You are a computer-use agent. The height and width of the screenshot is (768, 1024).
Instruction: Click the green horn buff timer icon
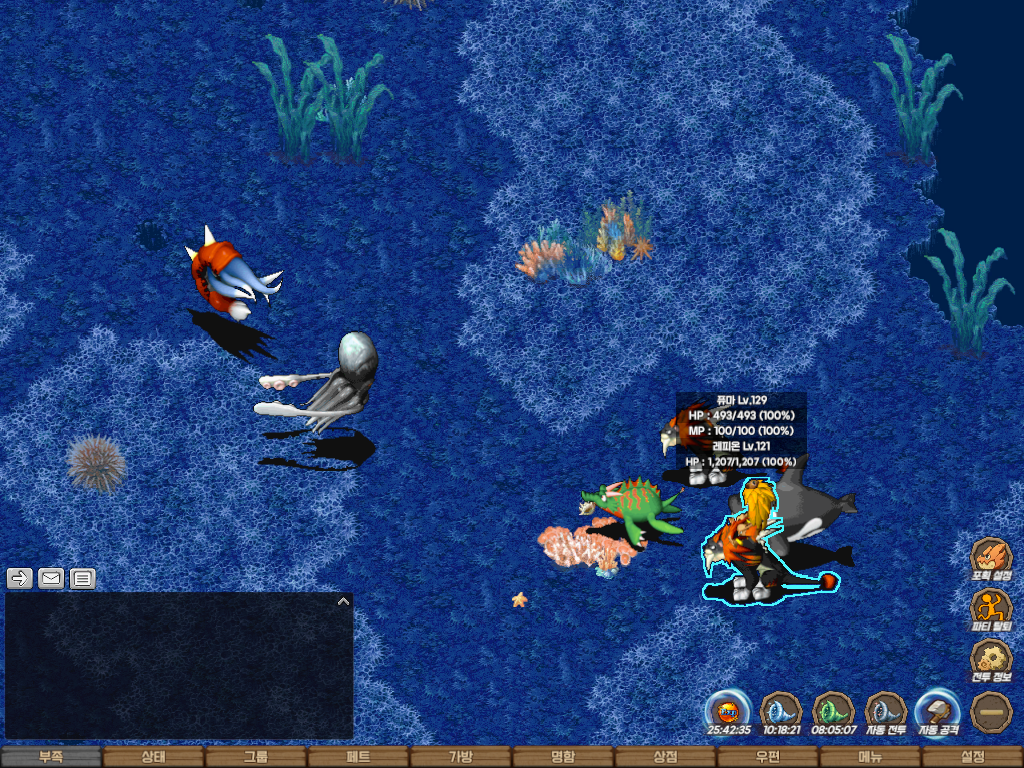pos(833,712)
